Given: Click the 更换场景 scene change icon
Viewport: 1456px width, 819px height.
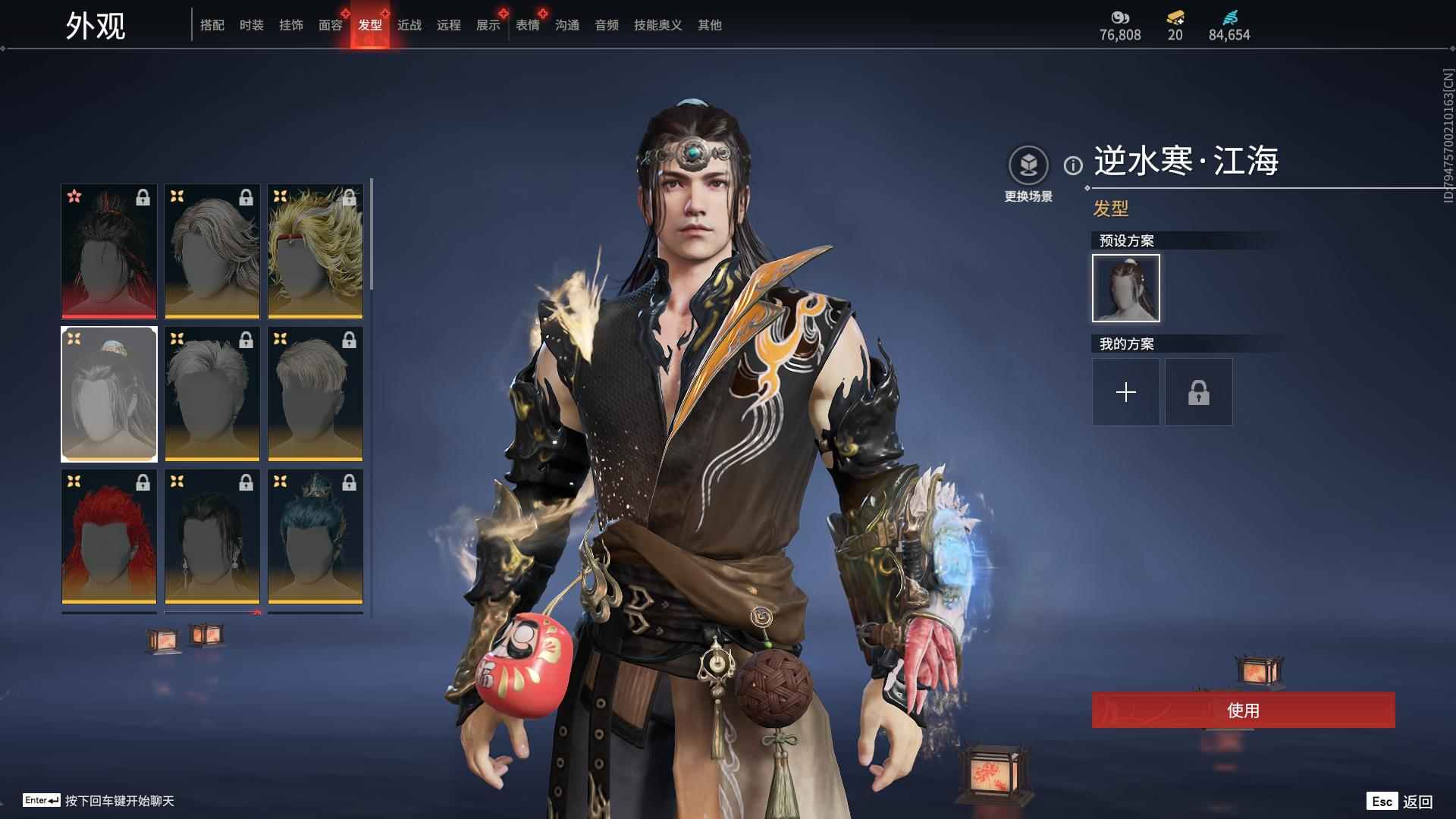Looking at the screenshot, I should 1028,165.
